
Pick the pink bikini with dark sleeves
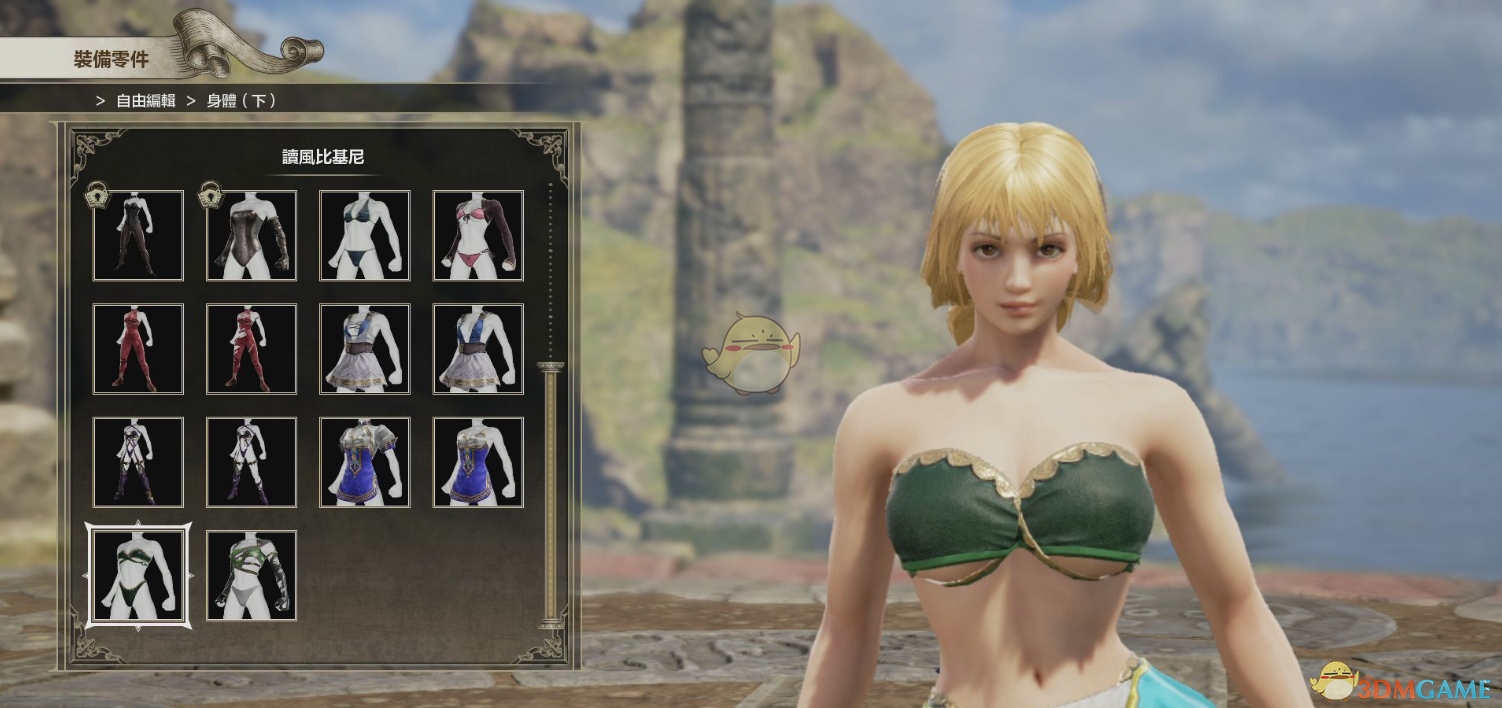point(478,235)
